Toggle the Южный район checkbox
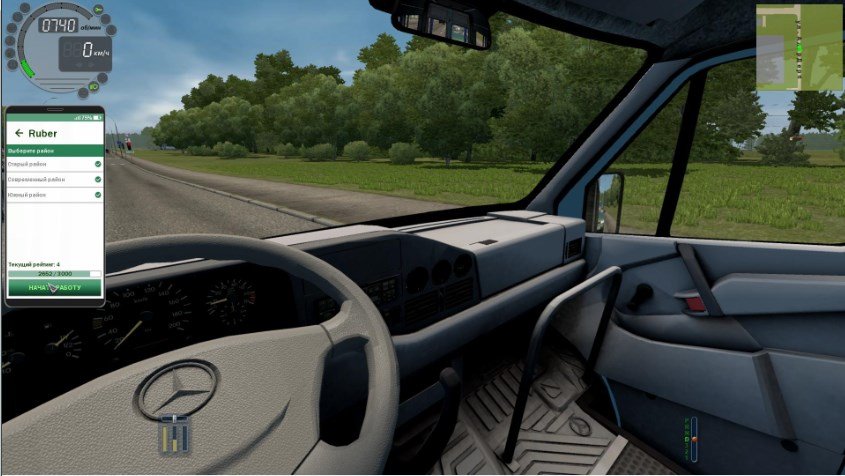Screen dimensions: 845x476 coord(98,195)
